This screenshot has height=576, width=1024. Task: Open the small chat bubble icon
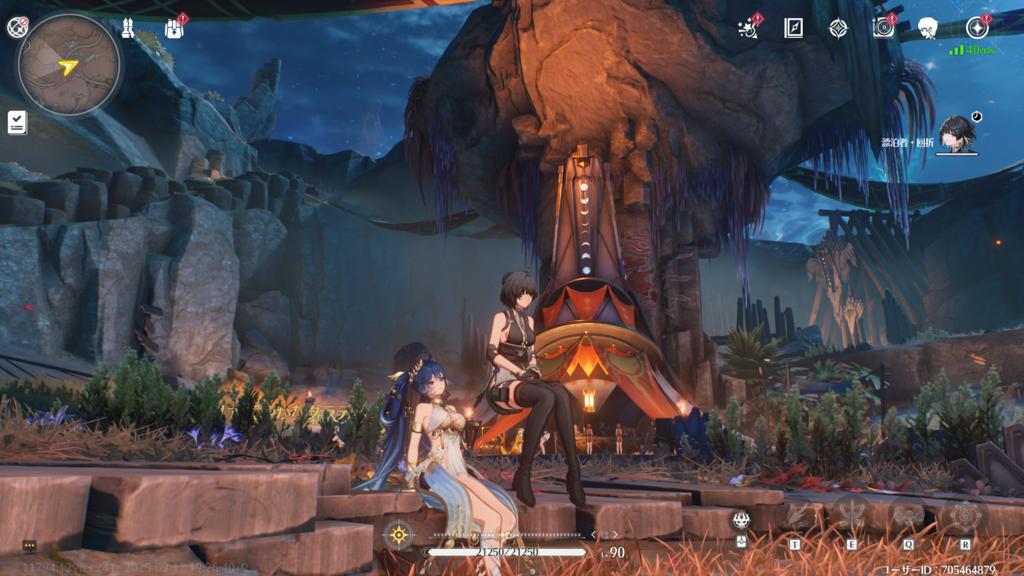pyautogui.click(x=29, y=546)
